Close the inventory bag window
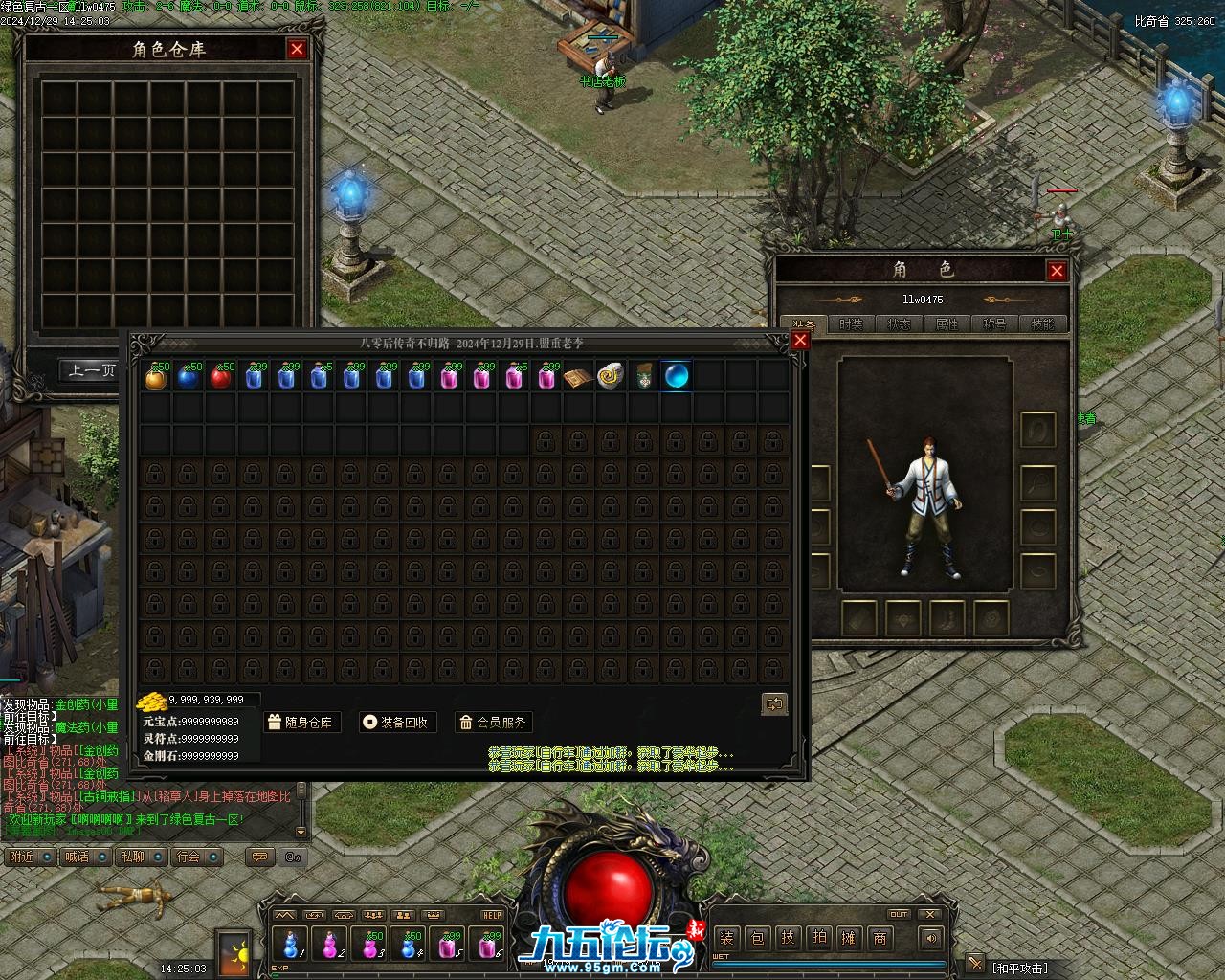This screenshot has height=980, width=1225. [x=800, y=340]
